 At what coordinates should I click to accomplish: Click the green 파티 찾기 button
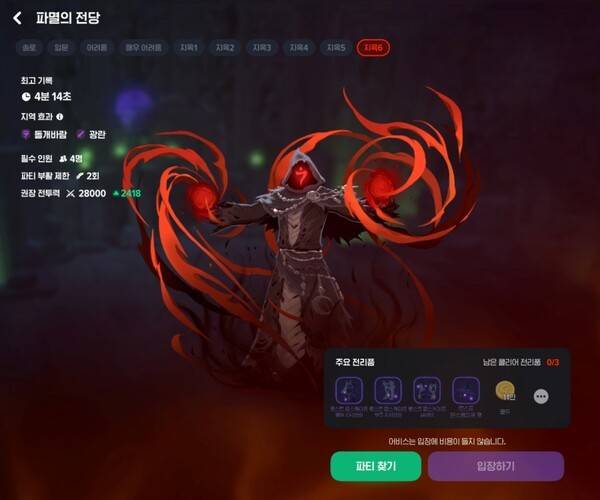pyautogui.click(x=376, y=466)
